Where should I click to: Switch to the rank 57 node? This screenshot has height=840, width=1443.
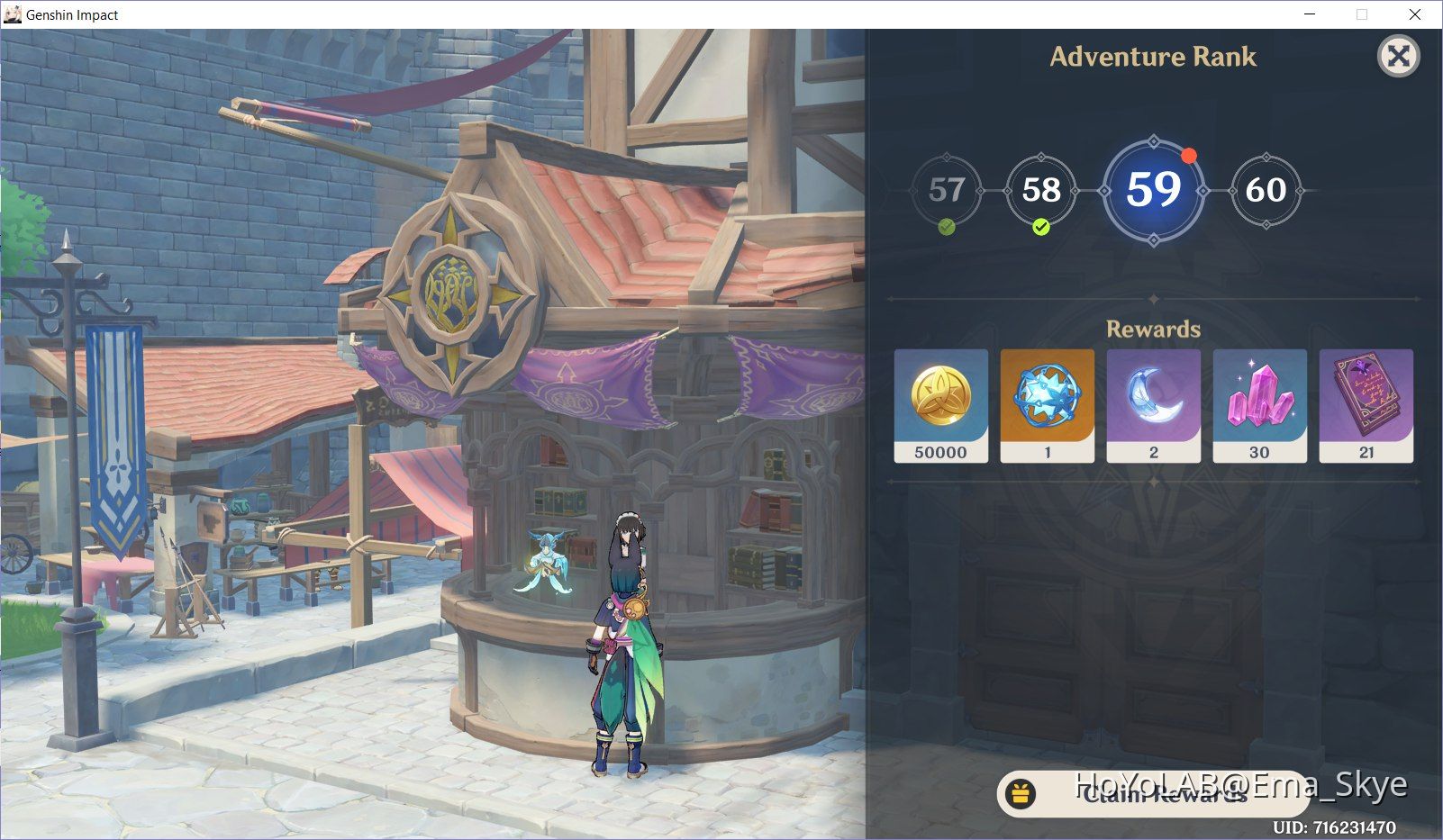click(x=947, y=191)
